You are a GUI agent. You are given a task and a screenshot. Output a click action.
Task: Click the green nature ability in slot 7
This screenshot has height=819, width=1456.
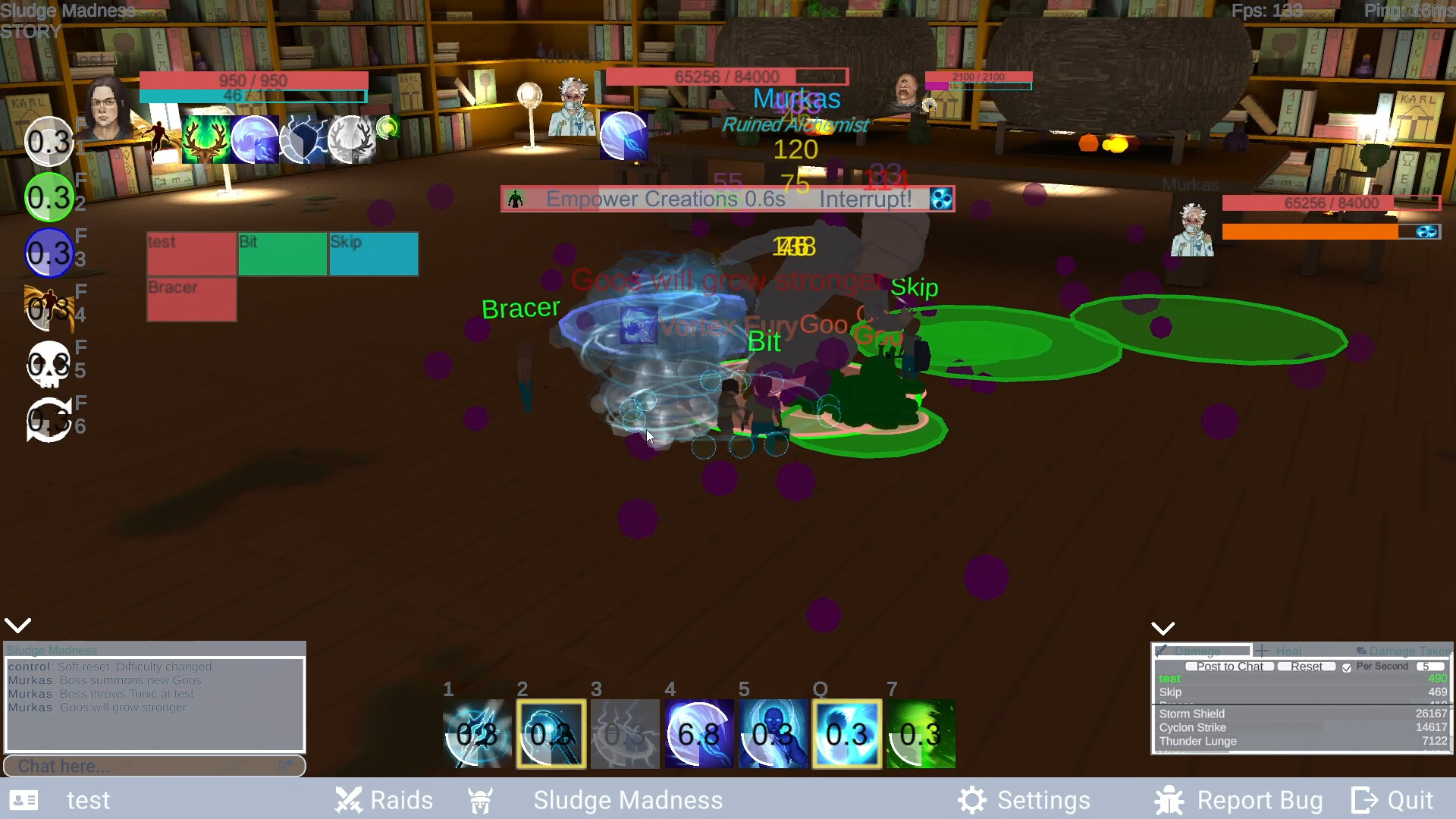click(x=920, y=733)
